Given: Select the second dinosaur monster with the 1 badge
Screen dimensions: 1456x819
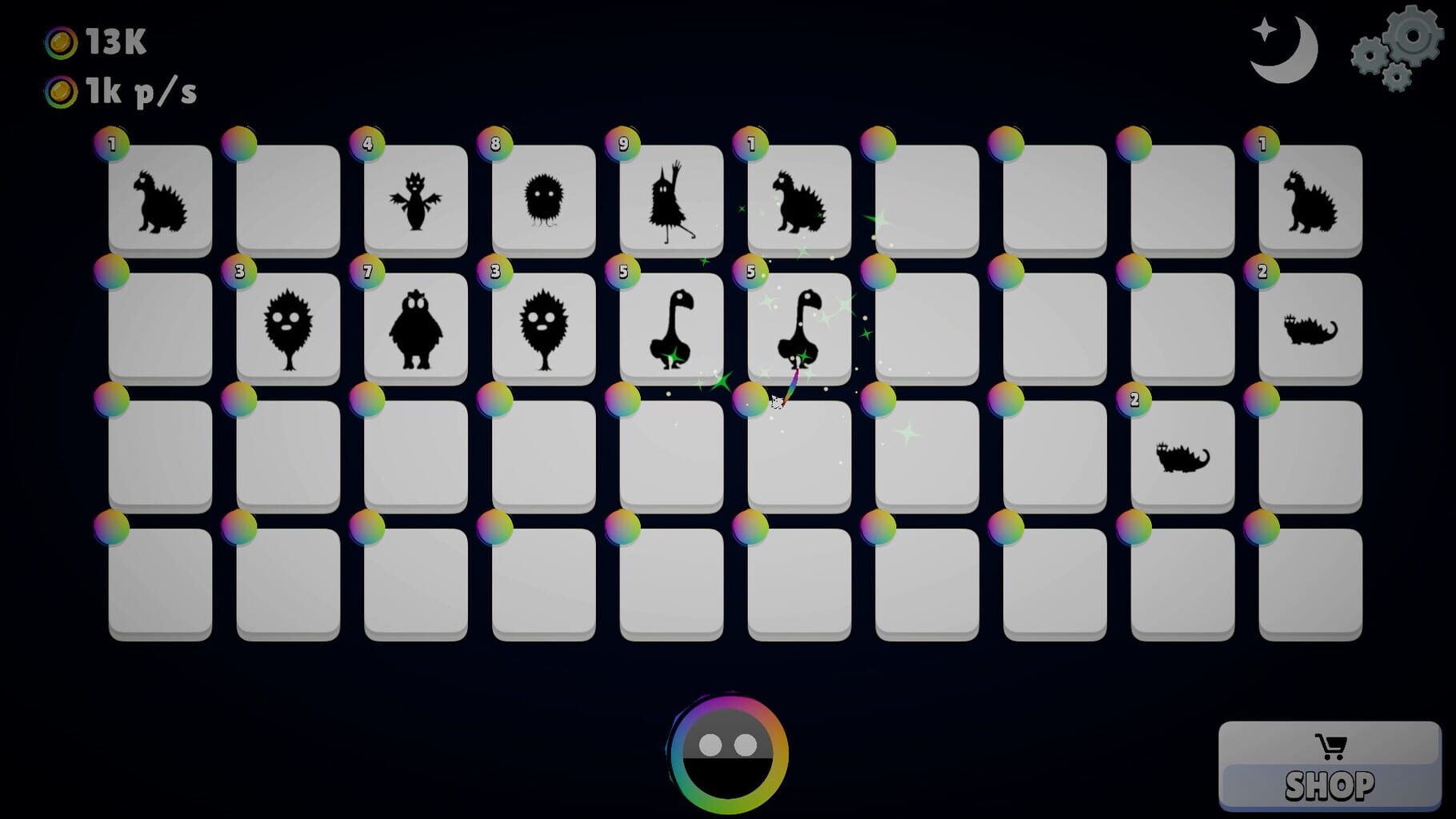Looking at the screenshot, I should 796,198.
